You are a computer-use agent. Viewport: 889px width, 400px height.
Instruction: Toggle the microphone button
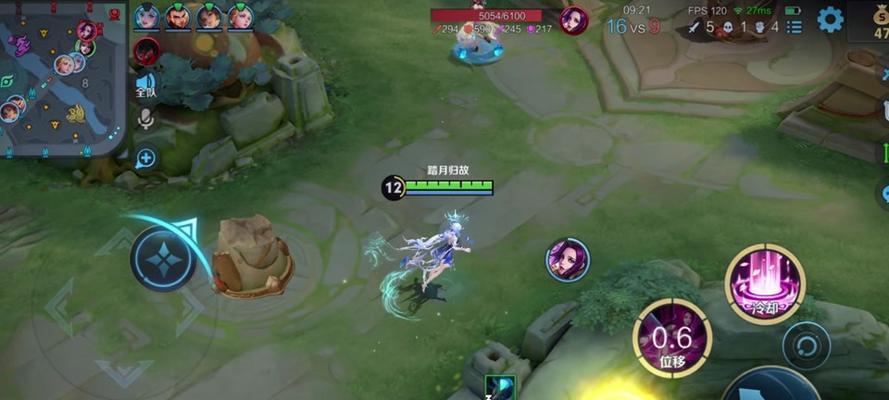tap(146, 121)
